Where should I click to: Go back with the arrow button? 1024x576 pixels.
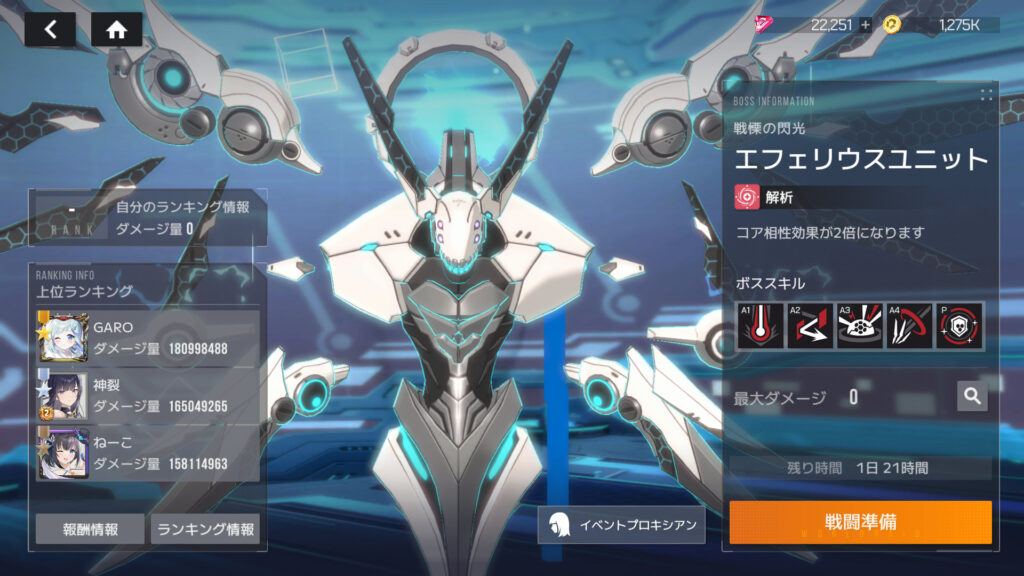tap(51, 29)
